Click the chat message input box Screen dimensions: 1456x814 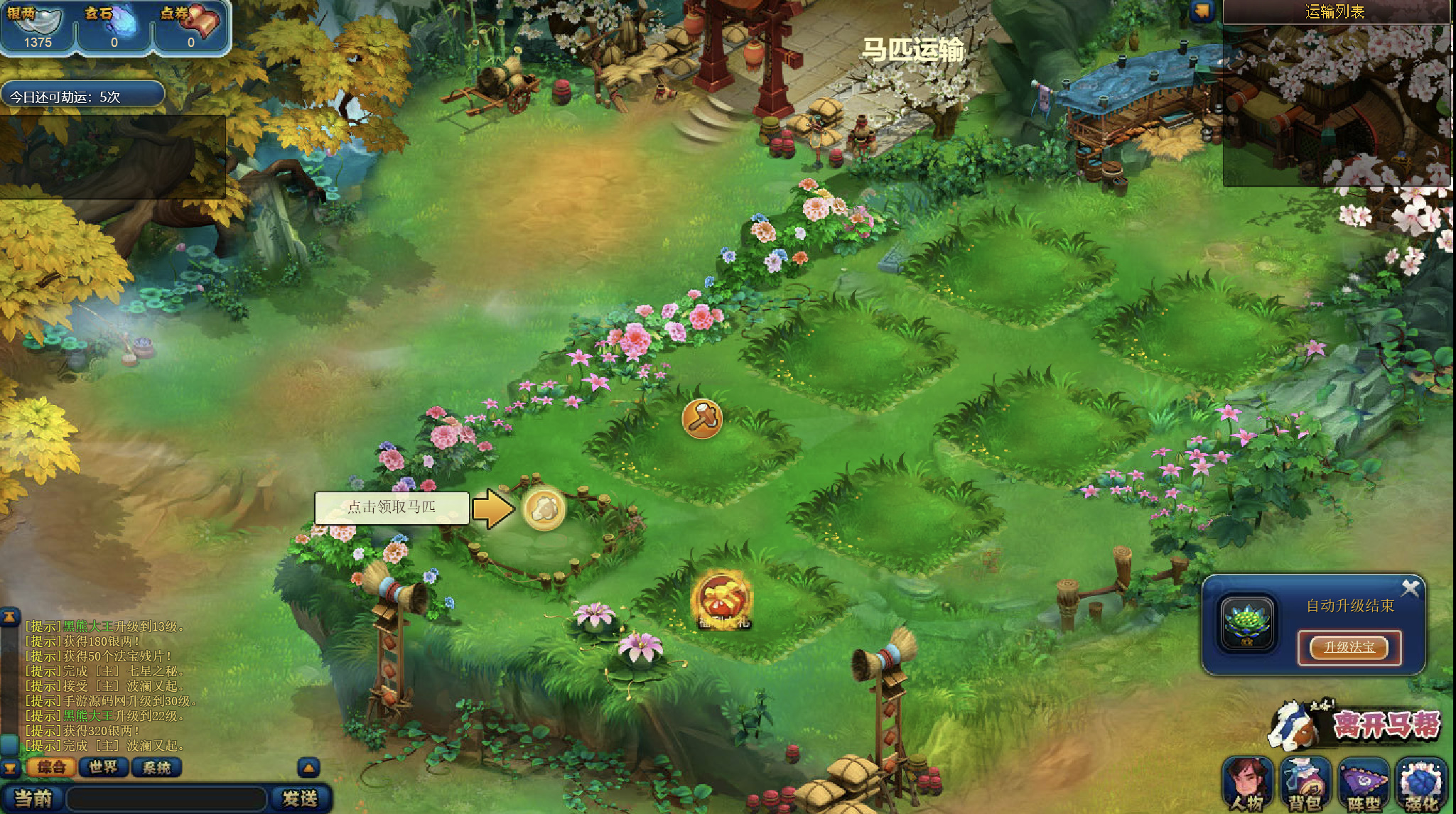pyautogui.click(x=167, y=799)
